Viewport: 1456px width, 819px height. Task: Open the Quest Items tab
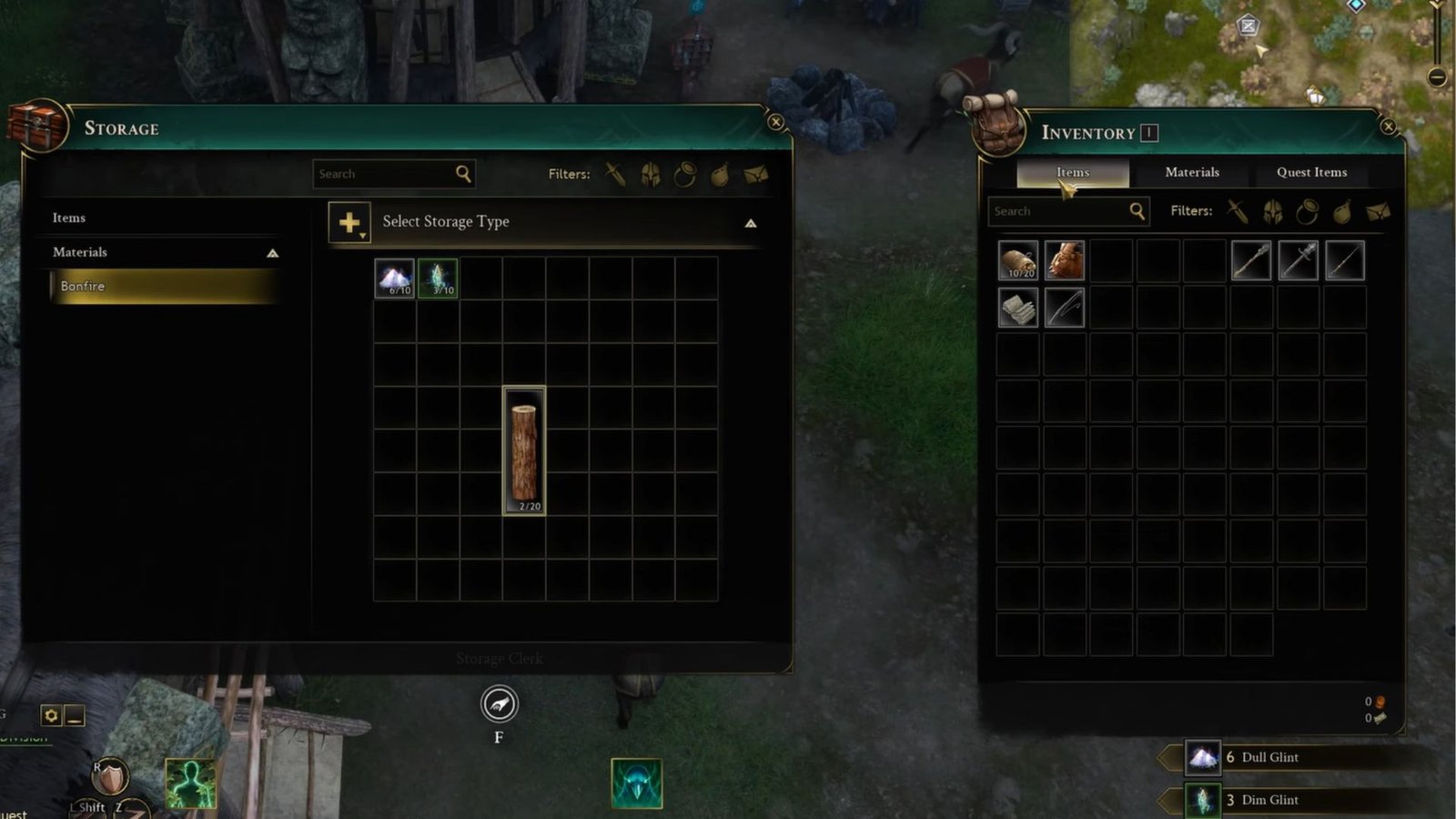[1310, 172]
